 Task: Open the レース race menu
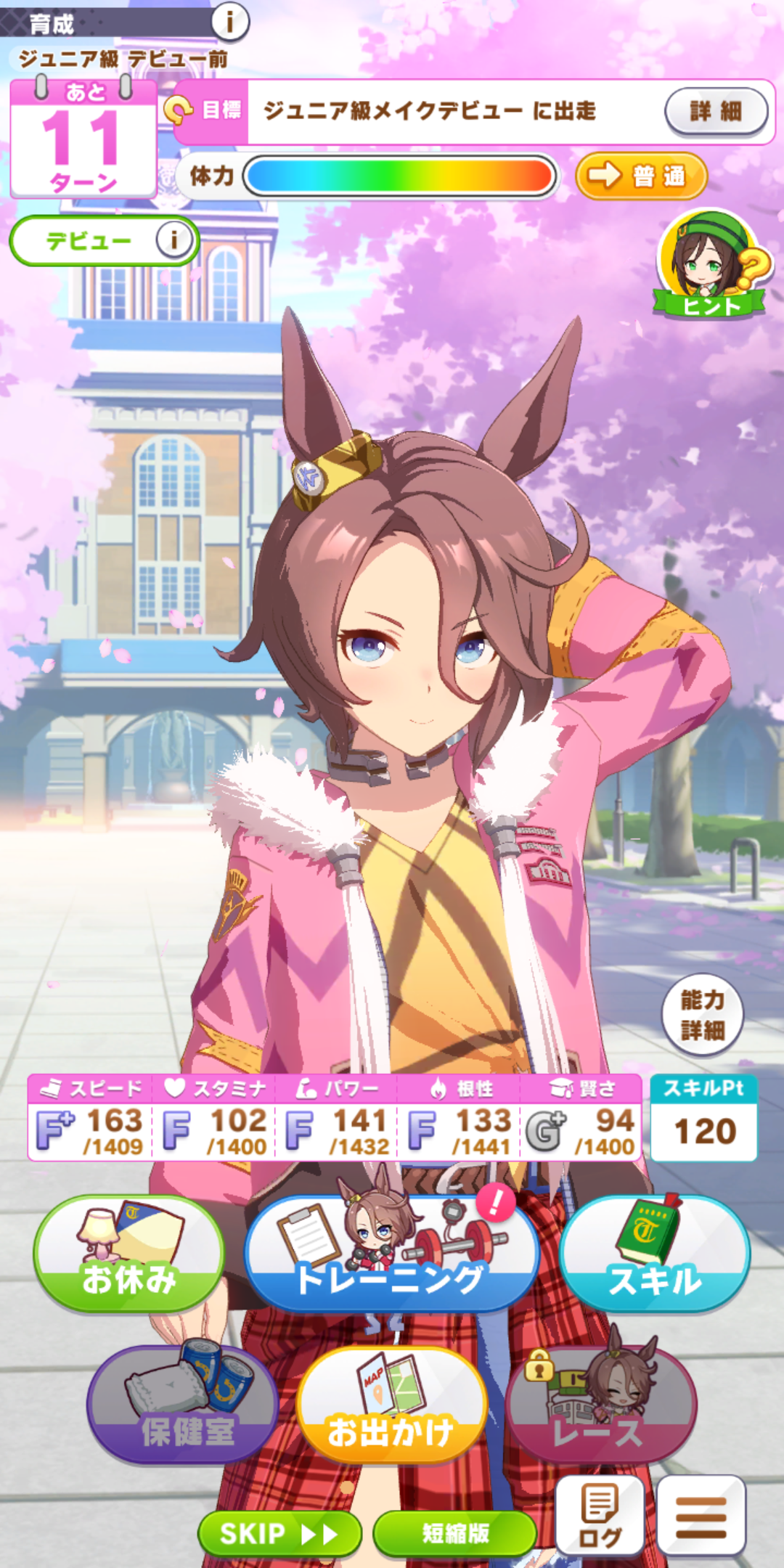pyautogui.click(x=601, y=1407)
